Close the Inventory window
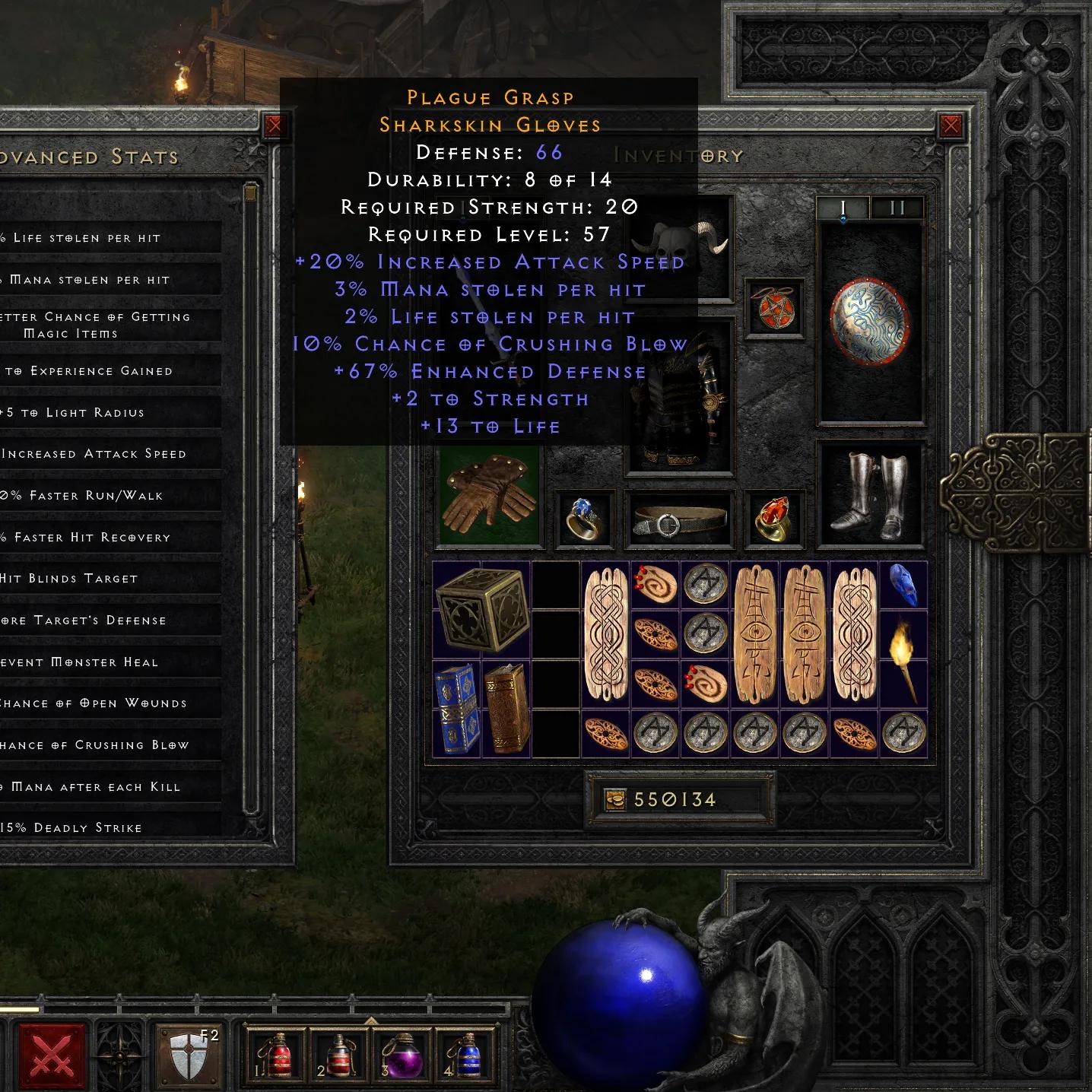The image size is (1092, 1092). [x=950, y=125]
